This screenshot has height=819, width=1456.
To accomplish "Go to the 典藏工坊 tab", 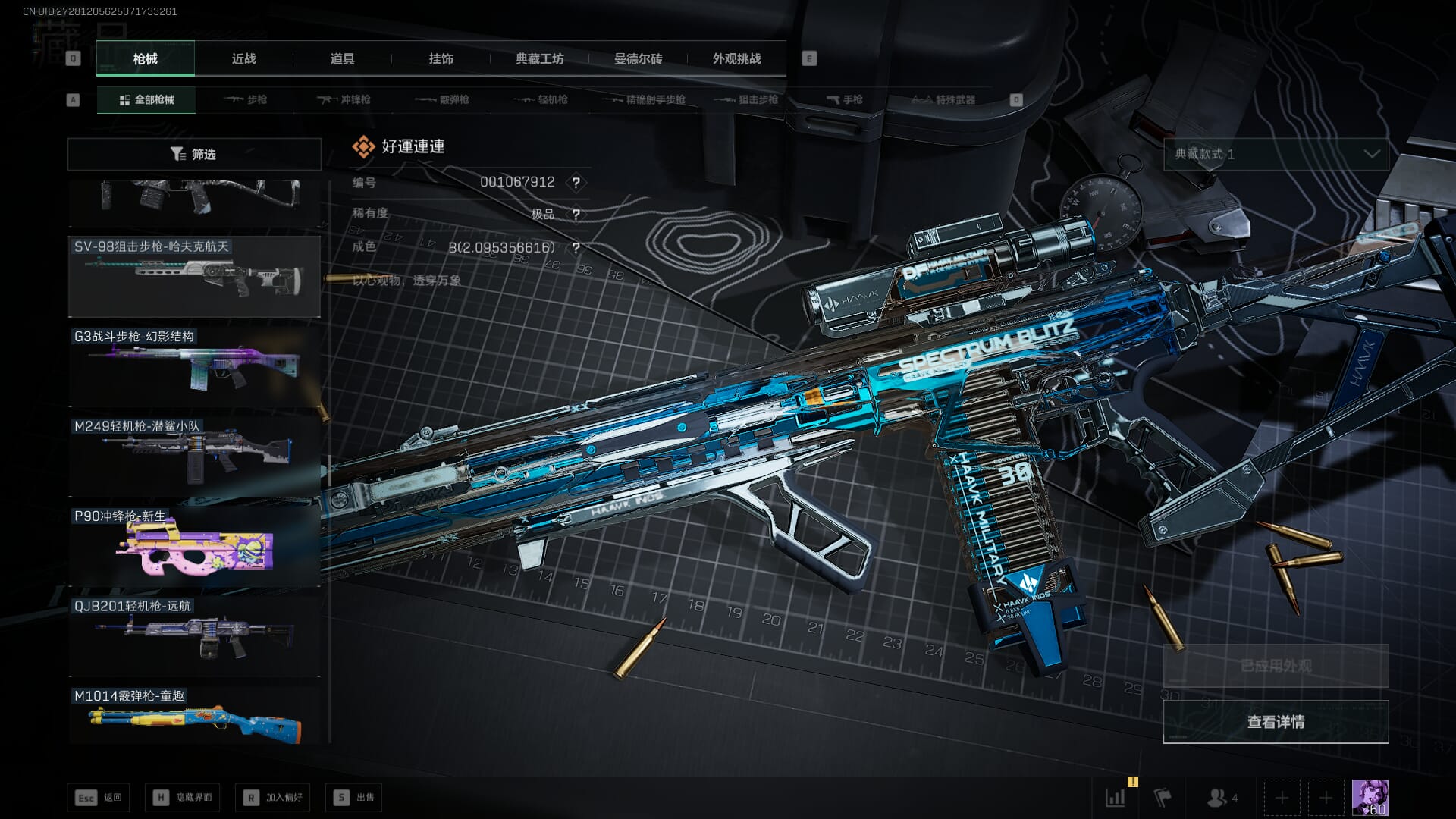I will tap(539, 58).
